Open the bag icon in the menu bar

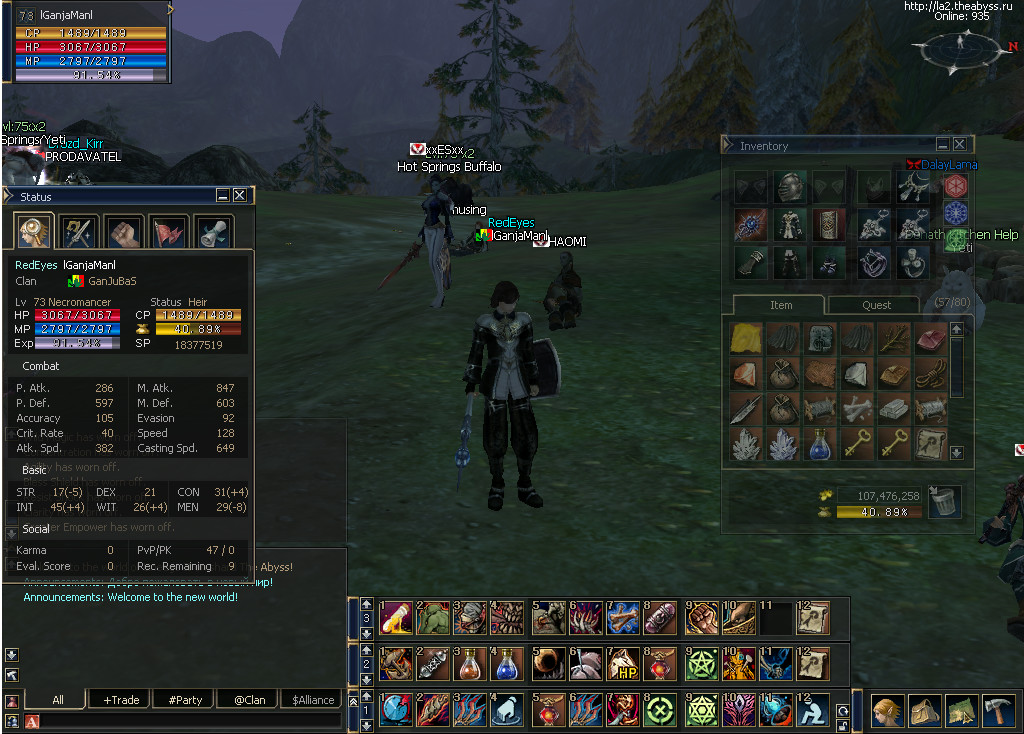coord(924,710)
